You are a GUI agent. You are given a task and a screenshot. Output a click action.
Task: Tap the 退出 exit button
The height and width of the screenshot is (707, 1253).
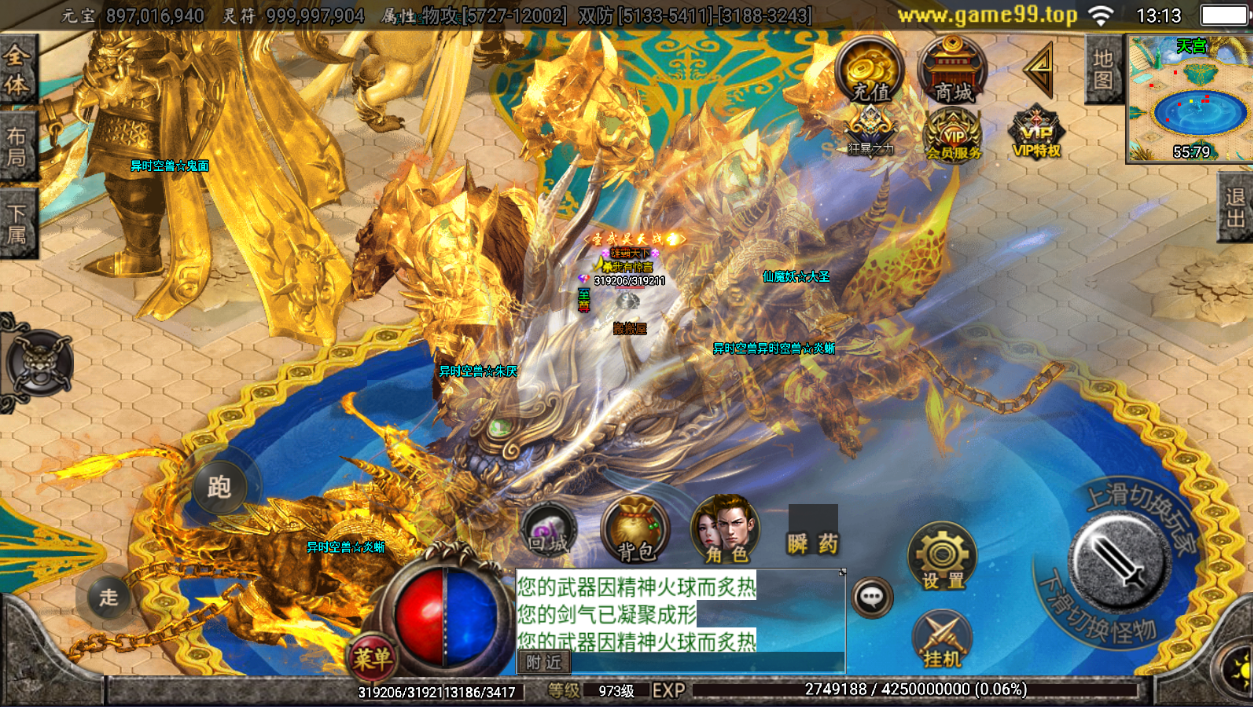[x=1236, y=208]
